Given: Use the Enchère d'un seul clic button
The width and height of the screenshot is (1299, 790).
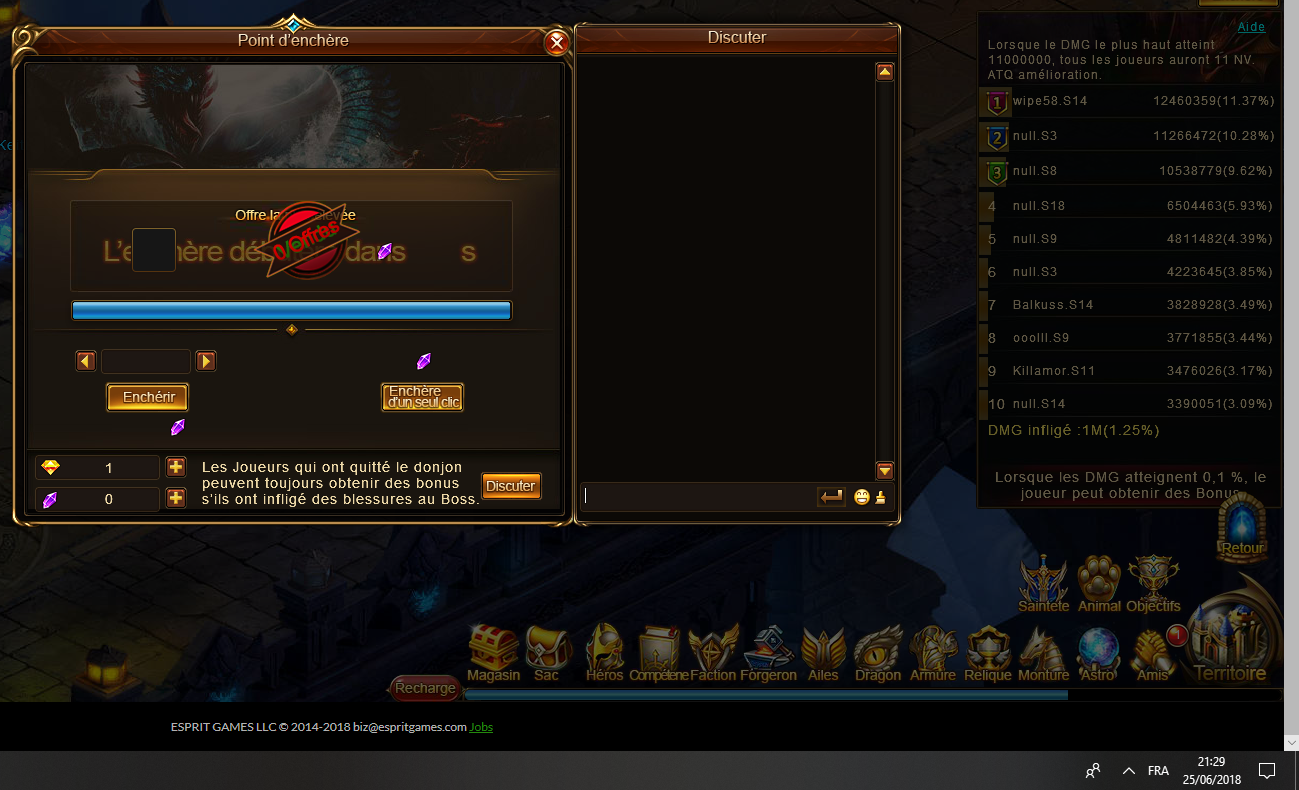Looking at the screenshot, I should 422,397.
